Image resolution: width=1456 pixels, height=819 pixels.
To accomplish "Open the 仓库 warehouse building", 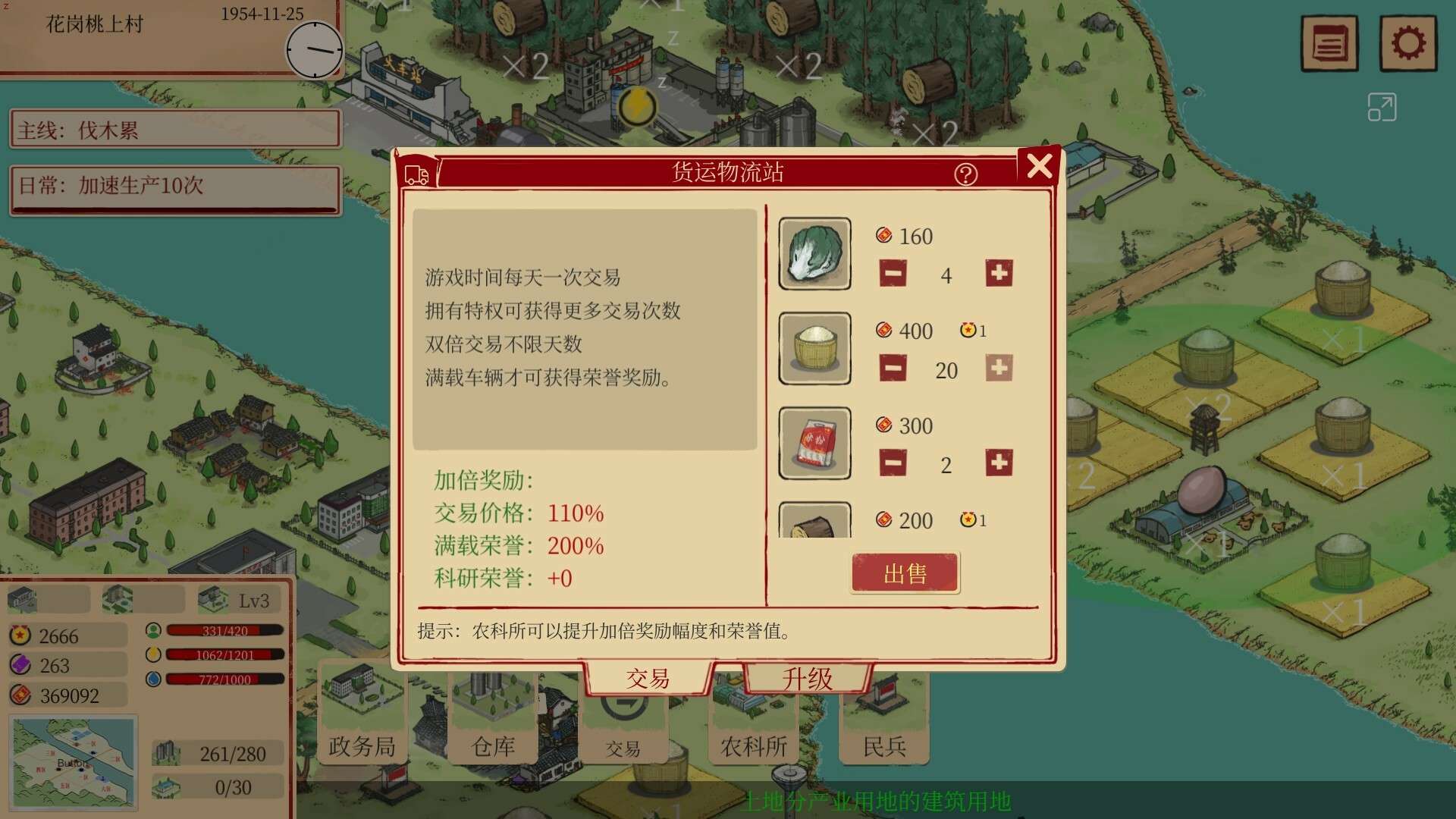I will click(494, 746).
